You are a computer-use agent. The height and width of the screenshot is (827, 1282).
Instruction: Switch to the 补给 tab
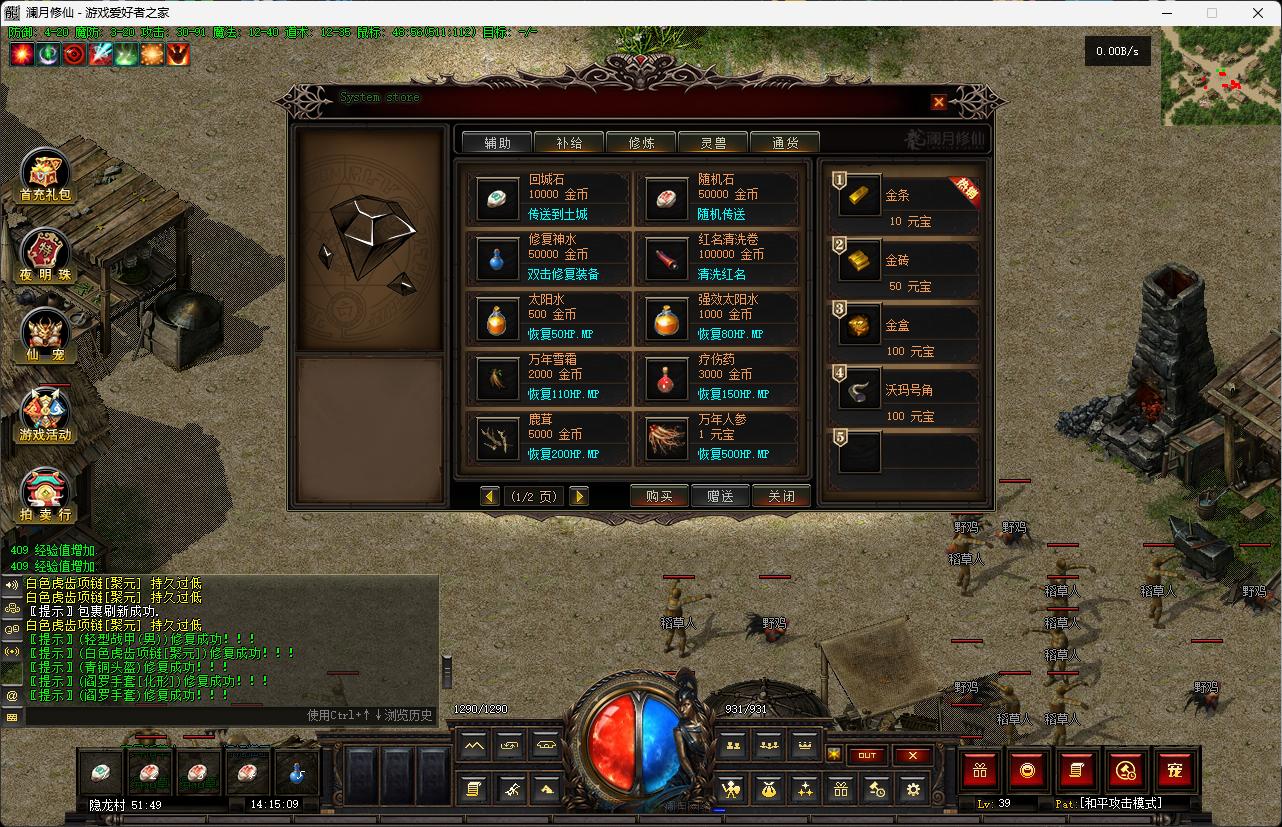tap(569, 143)
